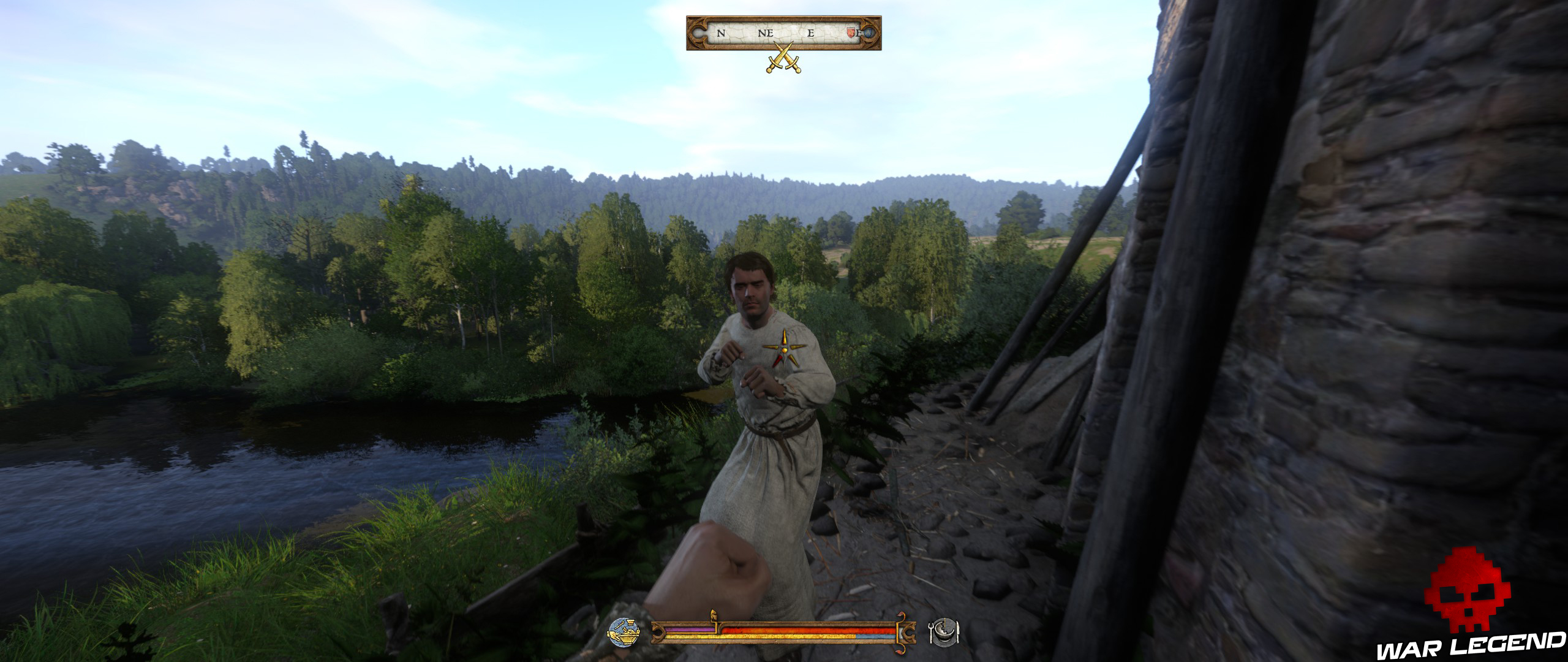Select the blue shield marker on the compass
The image size is (1568, 662).
point(870,32)
